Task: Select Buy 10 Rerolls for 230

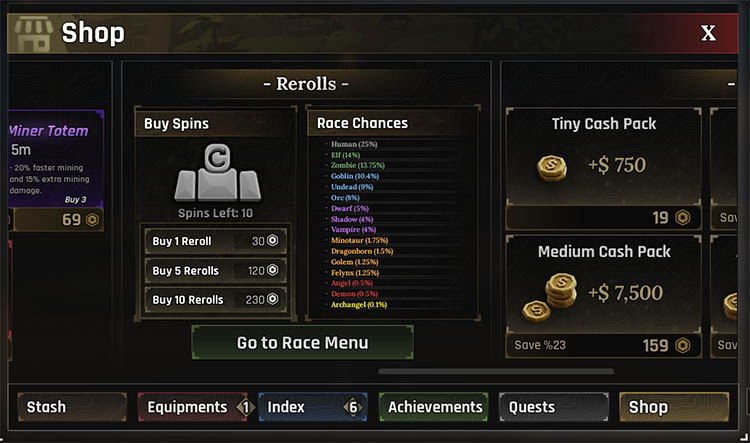Action: tap(216, 298)
